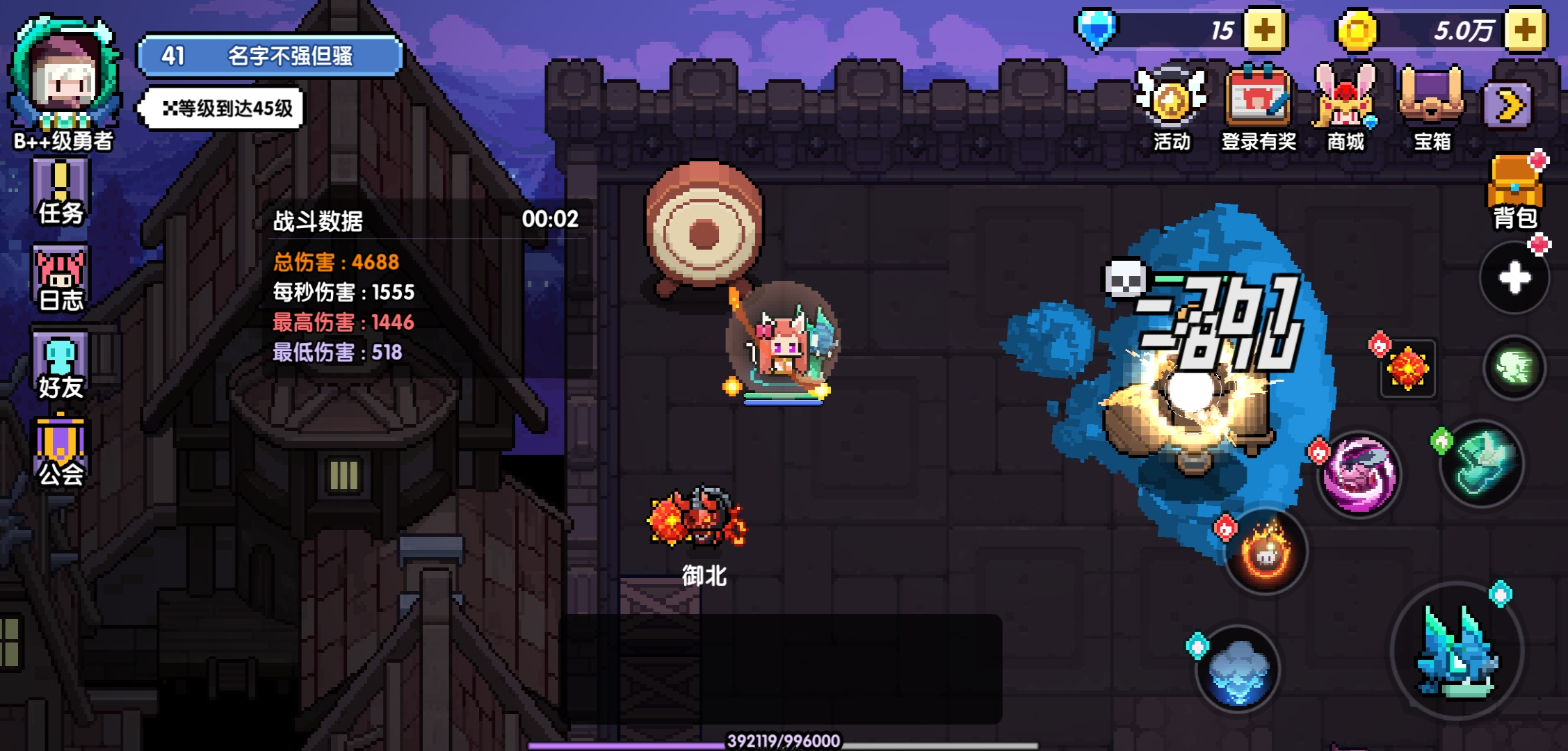Open the 日志 journal
Image resolution: width=1568 pixels, height=751 pixels.
coord(60,279)
